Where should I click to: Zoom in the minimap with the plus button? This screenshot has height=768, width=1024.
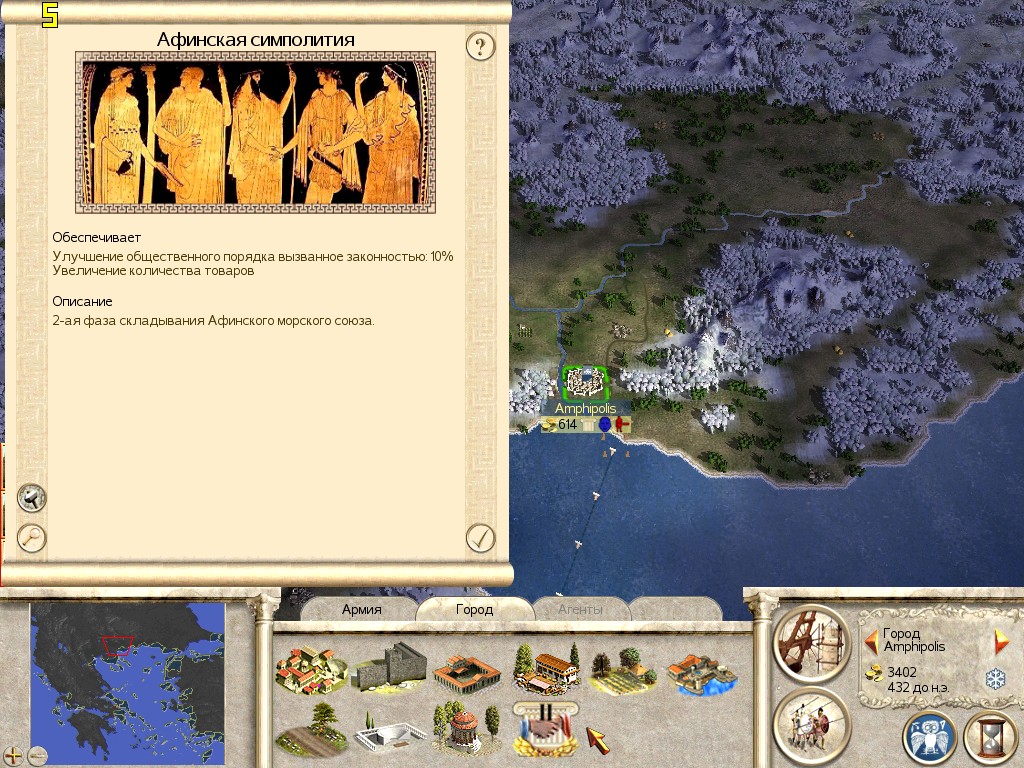(13, 755)
